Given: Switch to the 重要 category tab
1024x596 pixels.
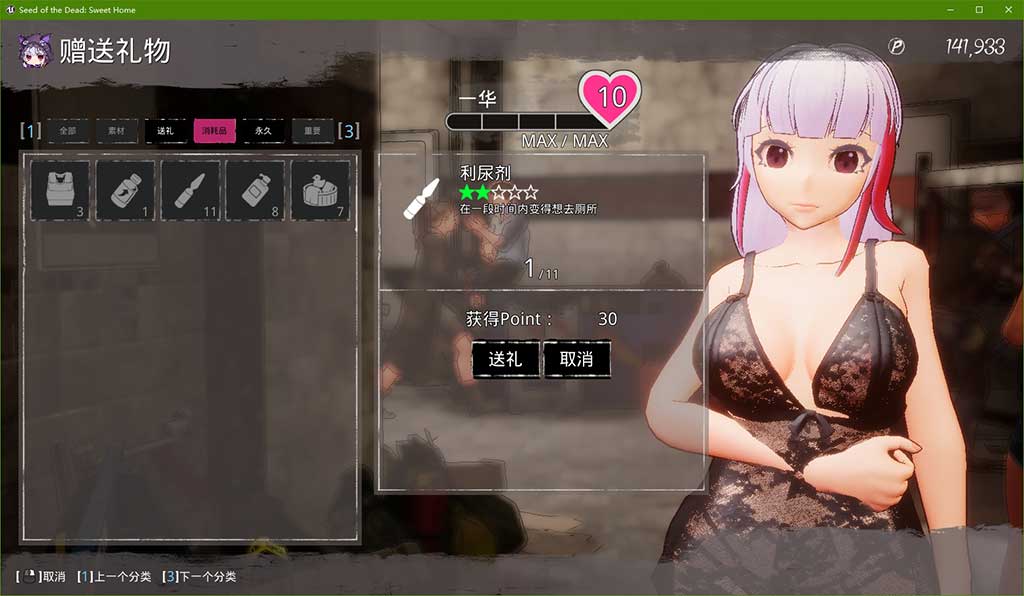Looking at the screenshot, I should pyautogui.click(x=312, y=131).
